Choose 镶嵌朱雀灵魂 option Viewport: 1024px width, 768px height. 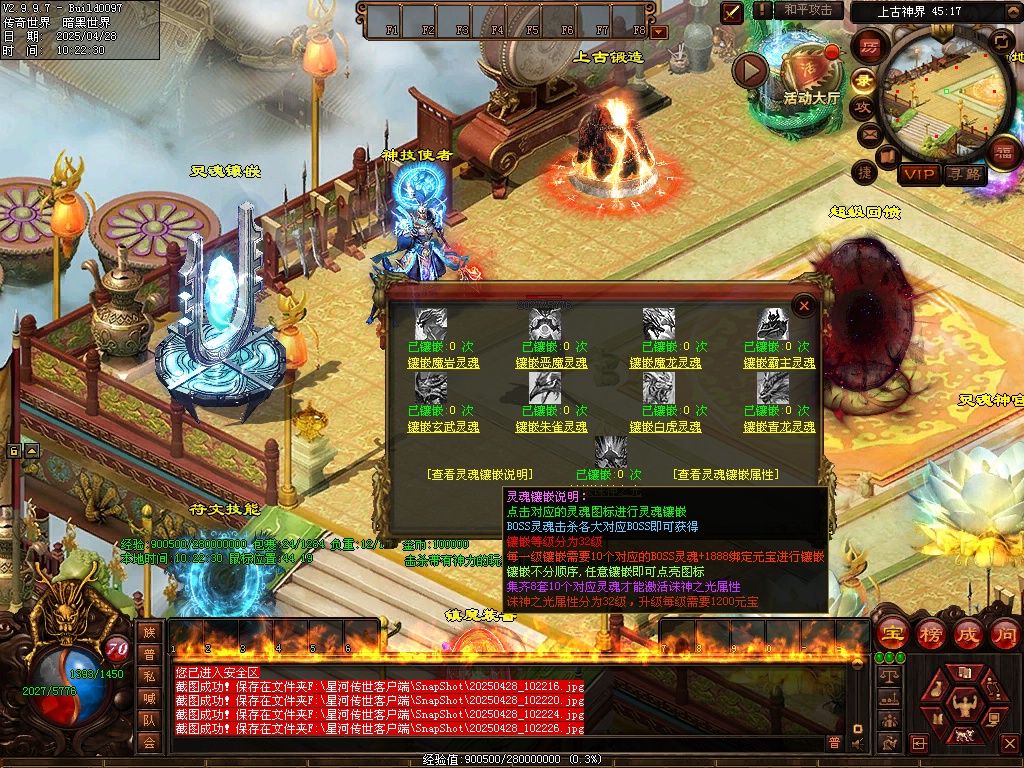pyautogui.click(x=552, y=427)
